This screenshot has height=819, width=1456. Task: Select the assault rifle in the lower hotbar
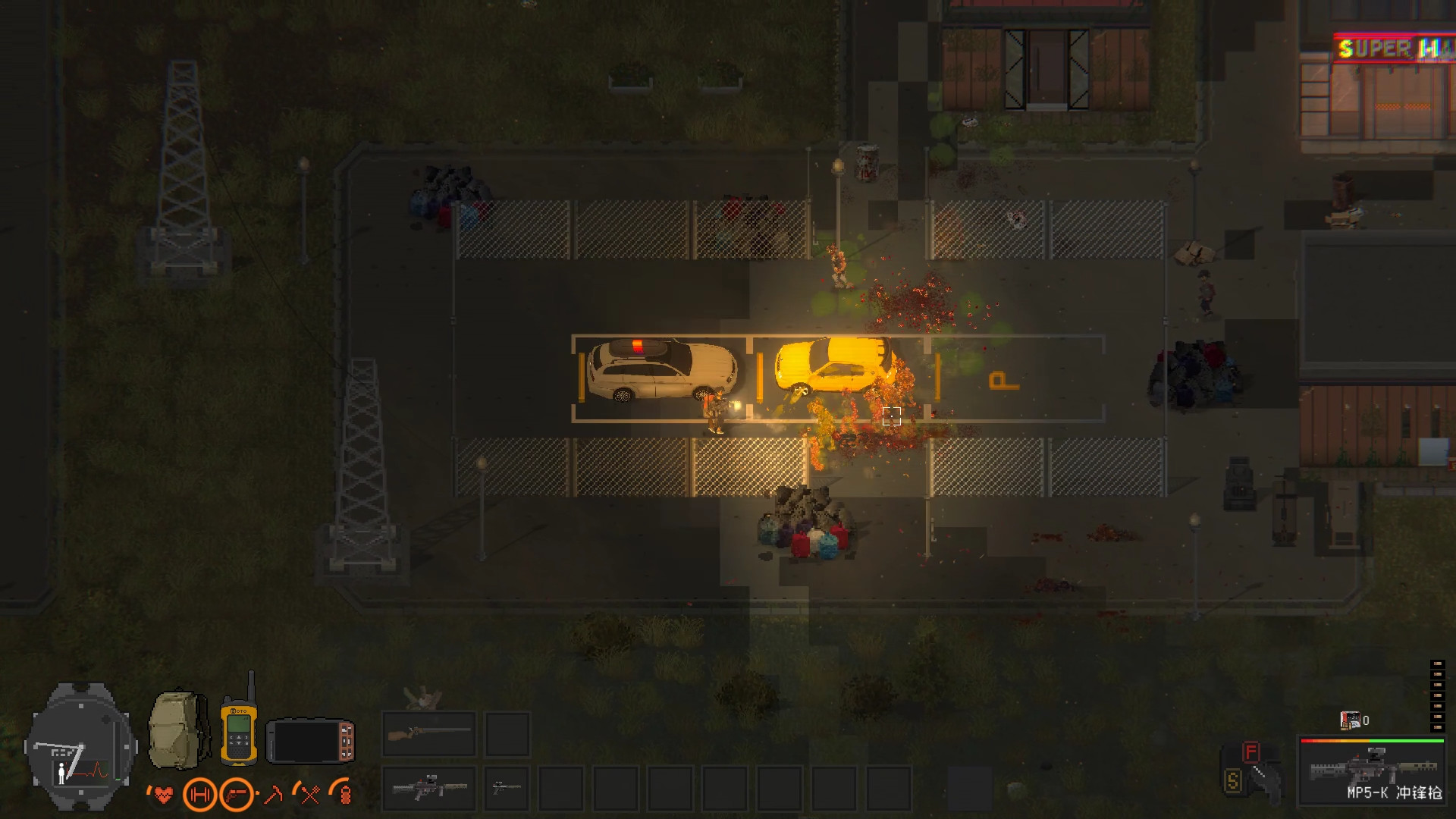tap(428, 789)
